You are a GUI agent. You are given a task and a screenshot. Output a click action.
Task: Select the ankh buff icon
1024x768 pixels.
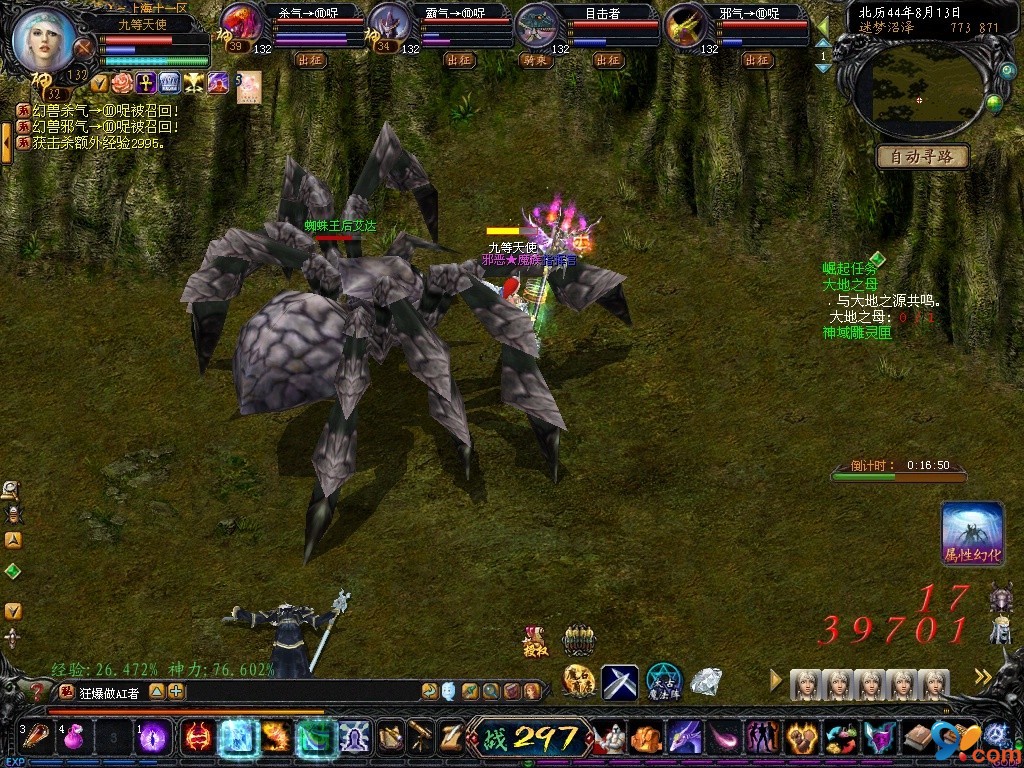[146, 83]
